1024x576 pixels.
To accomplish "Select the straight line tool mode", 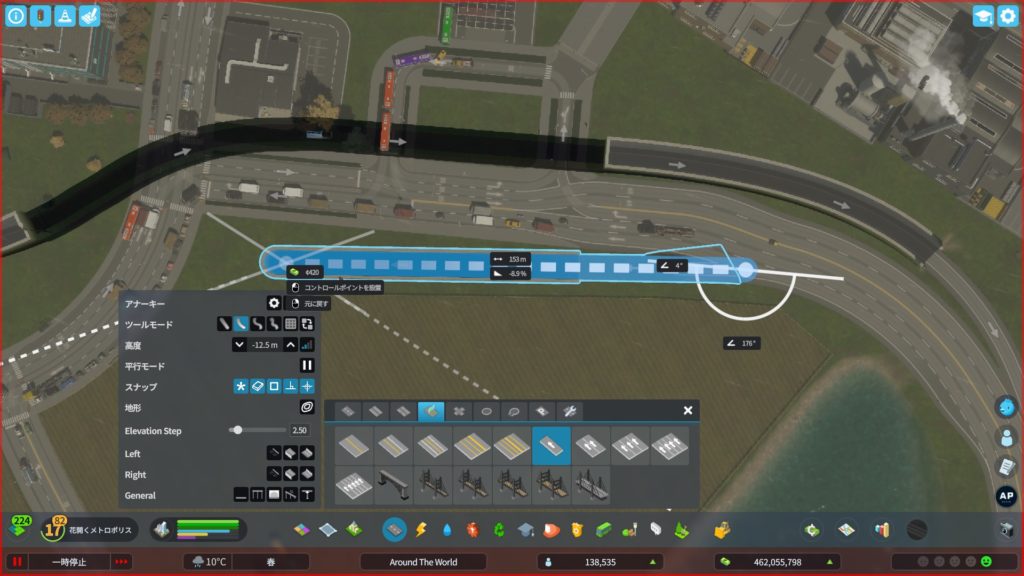I will [x=224, y=324].
